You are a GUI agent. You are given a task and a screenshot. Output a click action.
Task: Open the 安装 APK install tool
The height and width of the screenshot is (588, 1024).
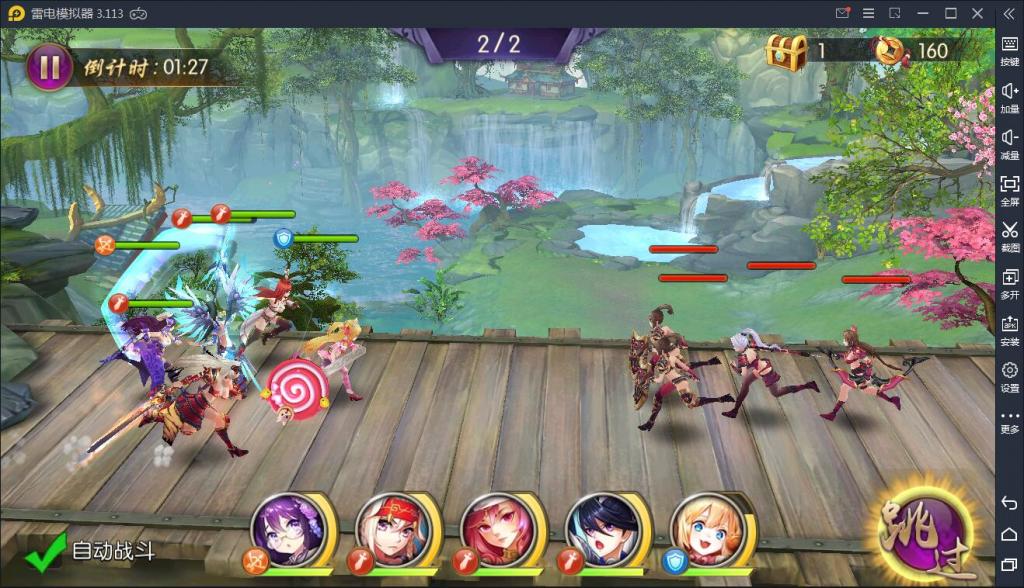pos(1009,330)
